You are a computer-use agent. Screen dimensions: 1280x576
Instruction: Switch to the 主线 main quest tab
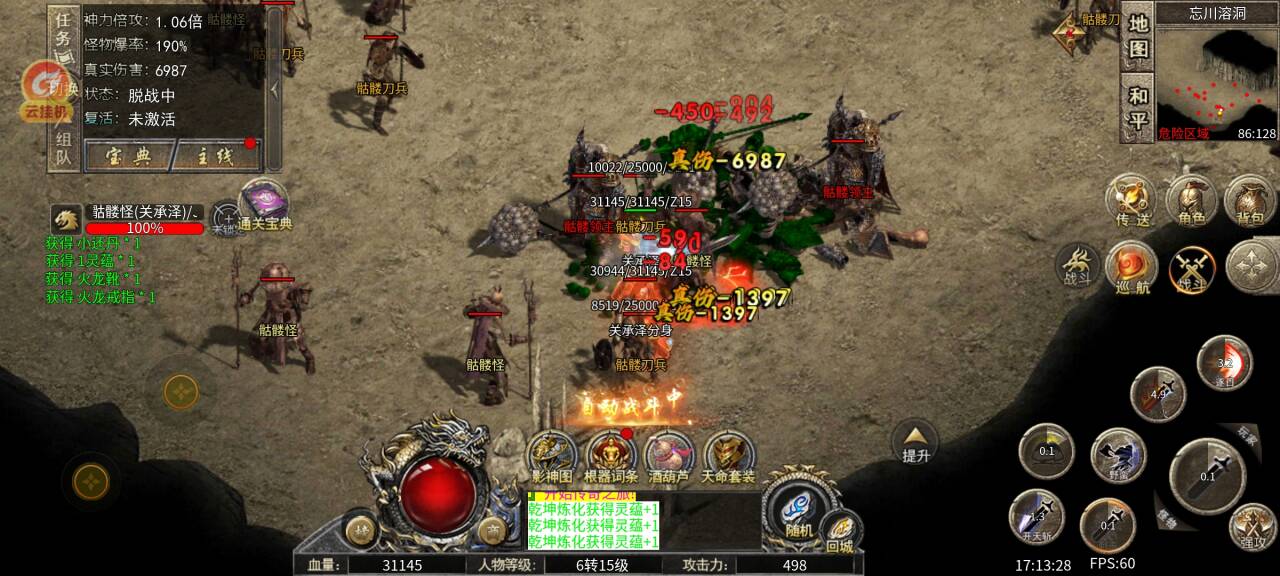coord(212,156)
